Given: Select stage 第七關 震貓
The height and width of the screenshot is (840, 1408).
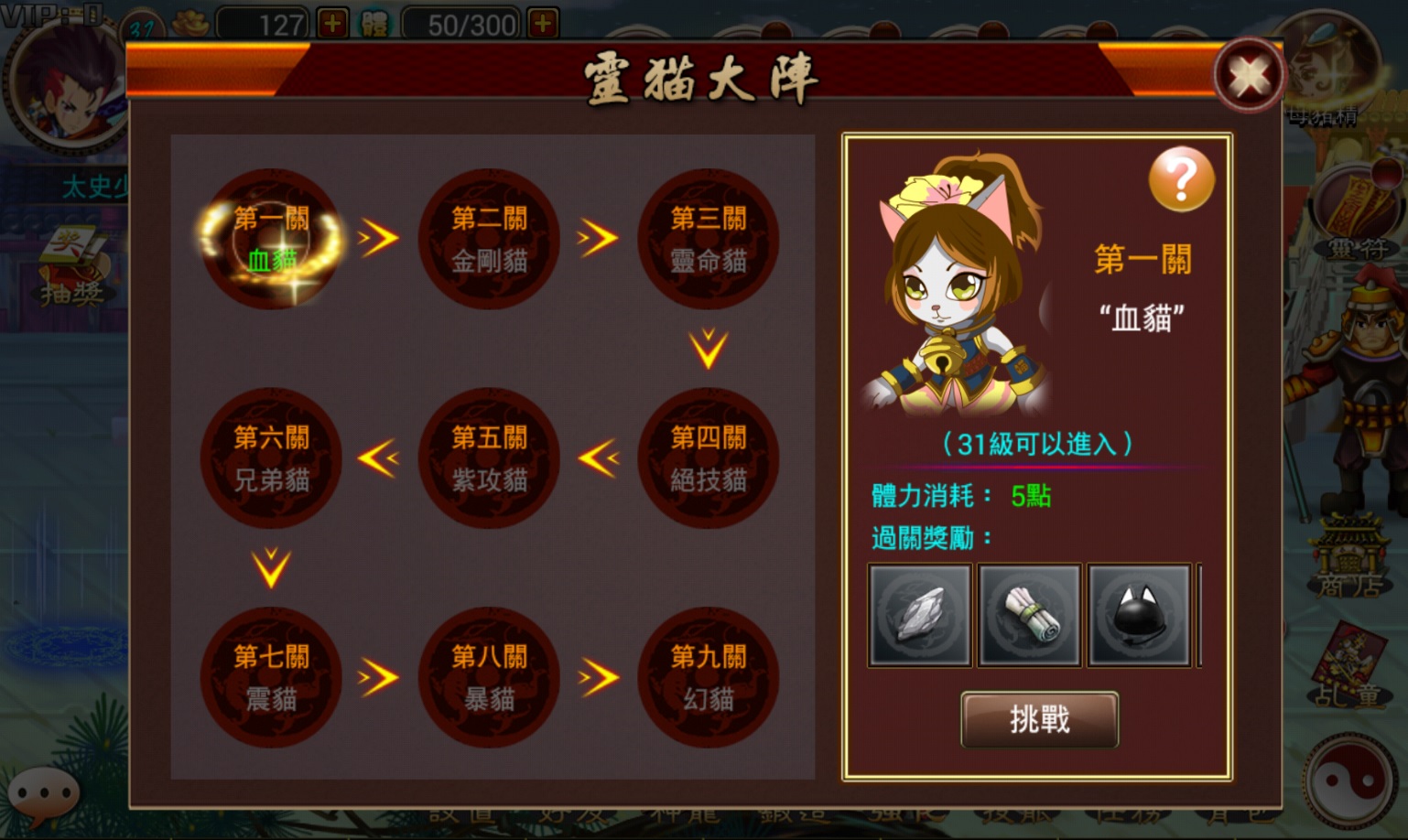Looking at the screenshot, I should point(271,677).
